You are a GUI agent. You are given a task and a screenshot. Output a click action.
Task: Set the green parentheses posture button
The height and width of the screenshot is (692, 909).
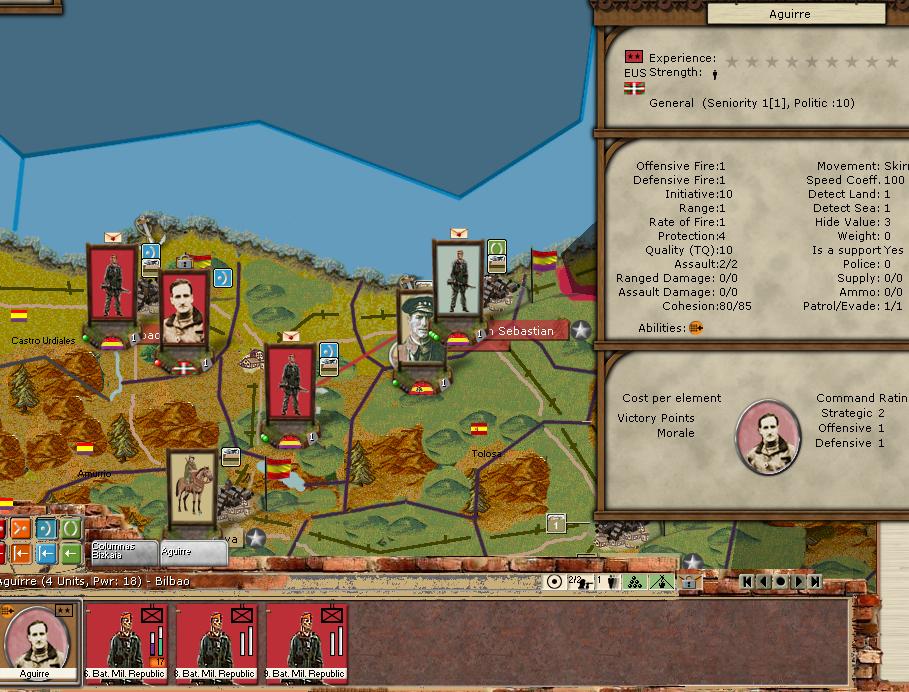coord(70,529)
